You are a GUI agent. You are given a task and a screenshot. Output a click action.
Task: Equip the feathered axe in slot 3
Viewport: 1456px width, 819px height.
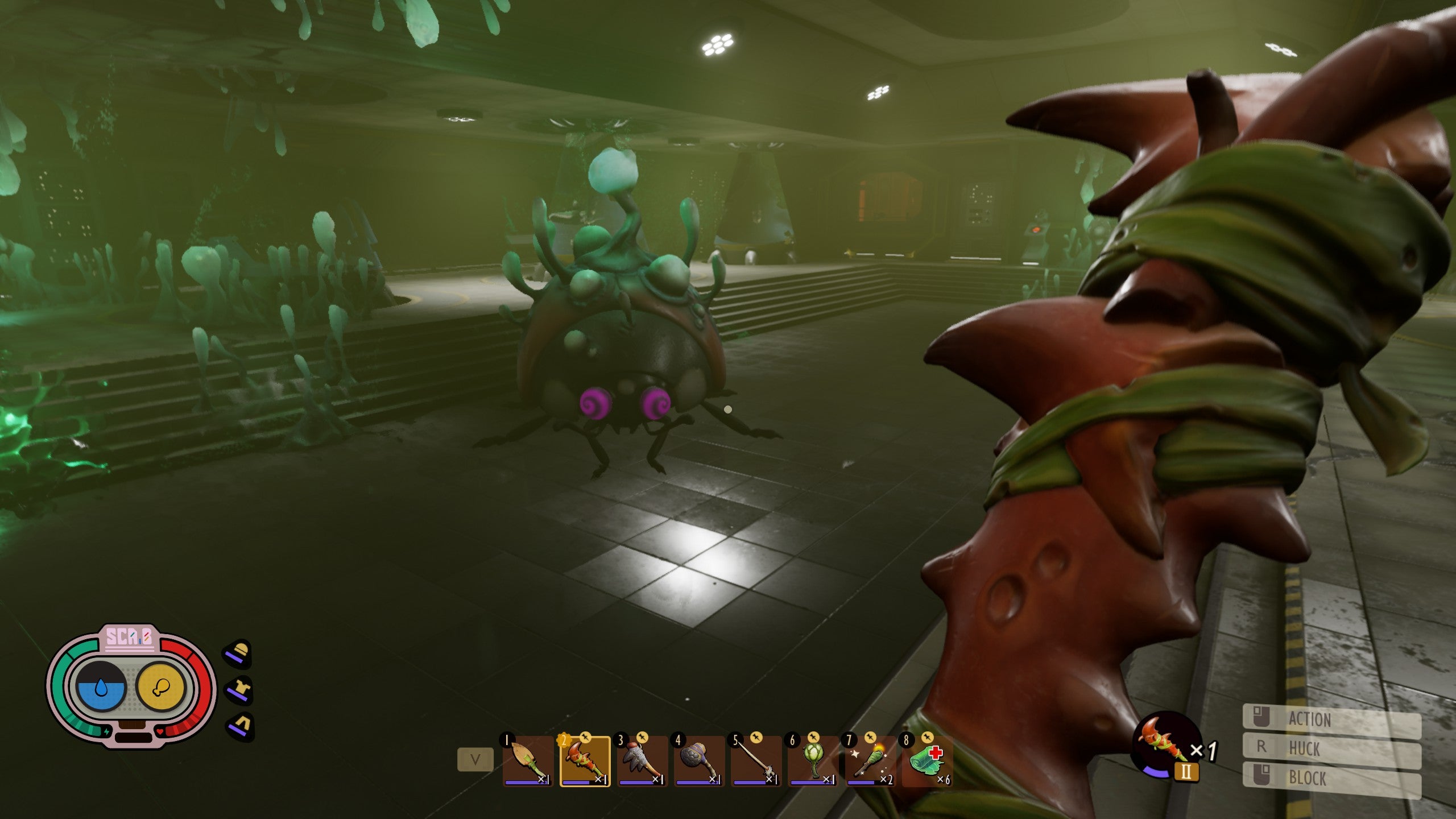642,761
